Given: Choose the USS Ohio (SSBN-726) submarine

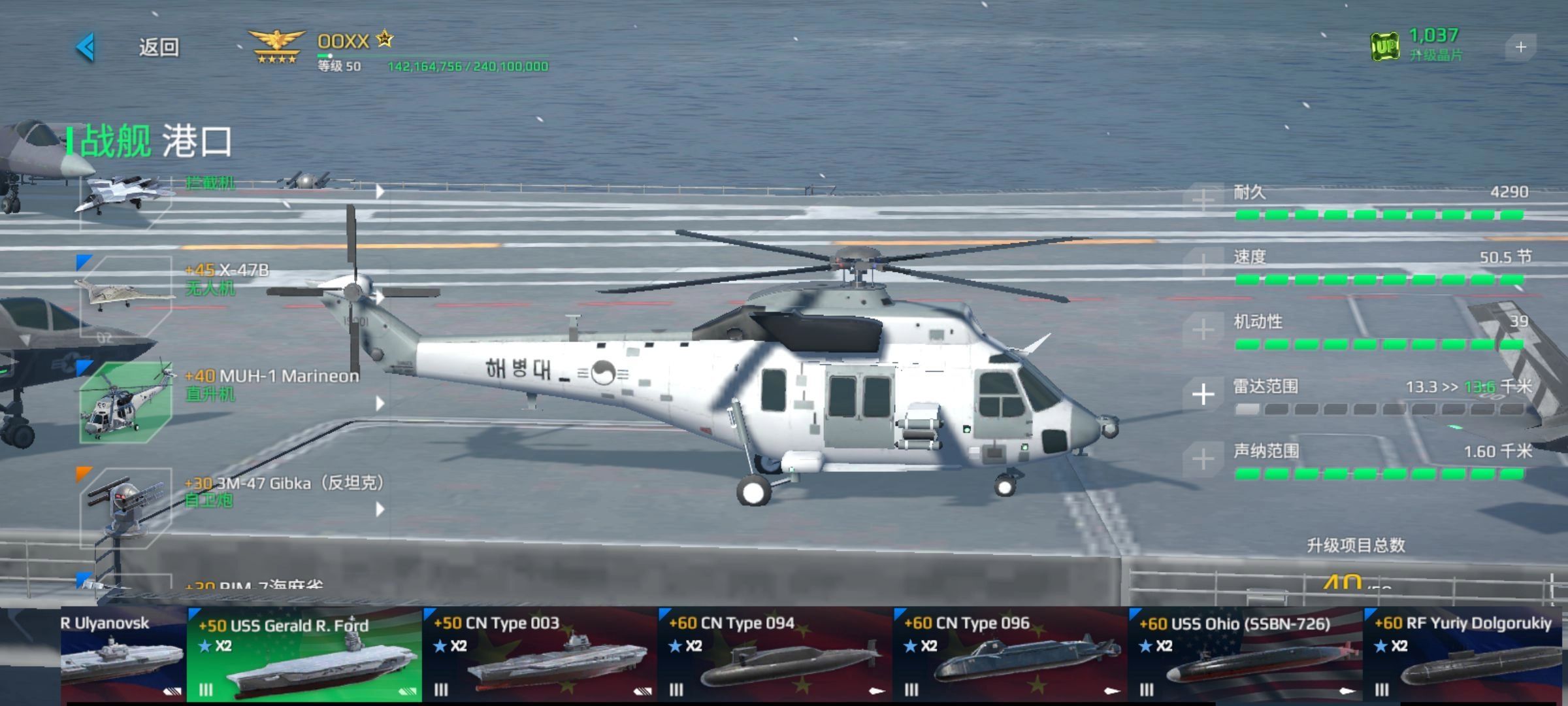Looking at the screenshot, I should click(1245, 655).
